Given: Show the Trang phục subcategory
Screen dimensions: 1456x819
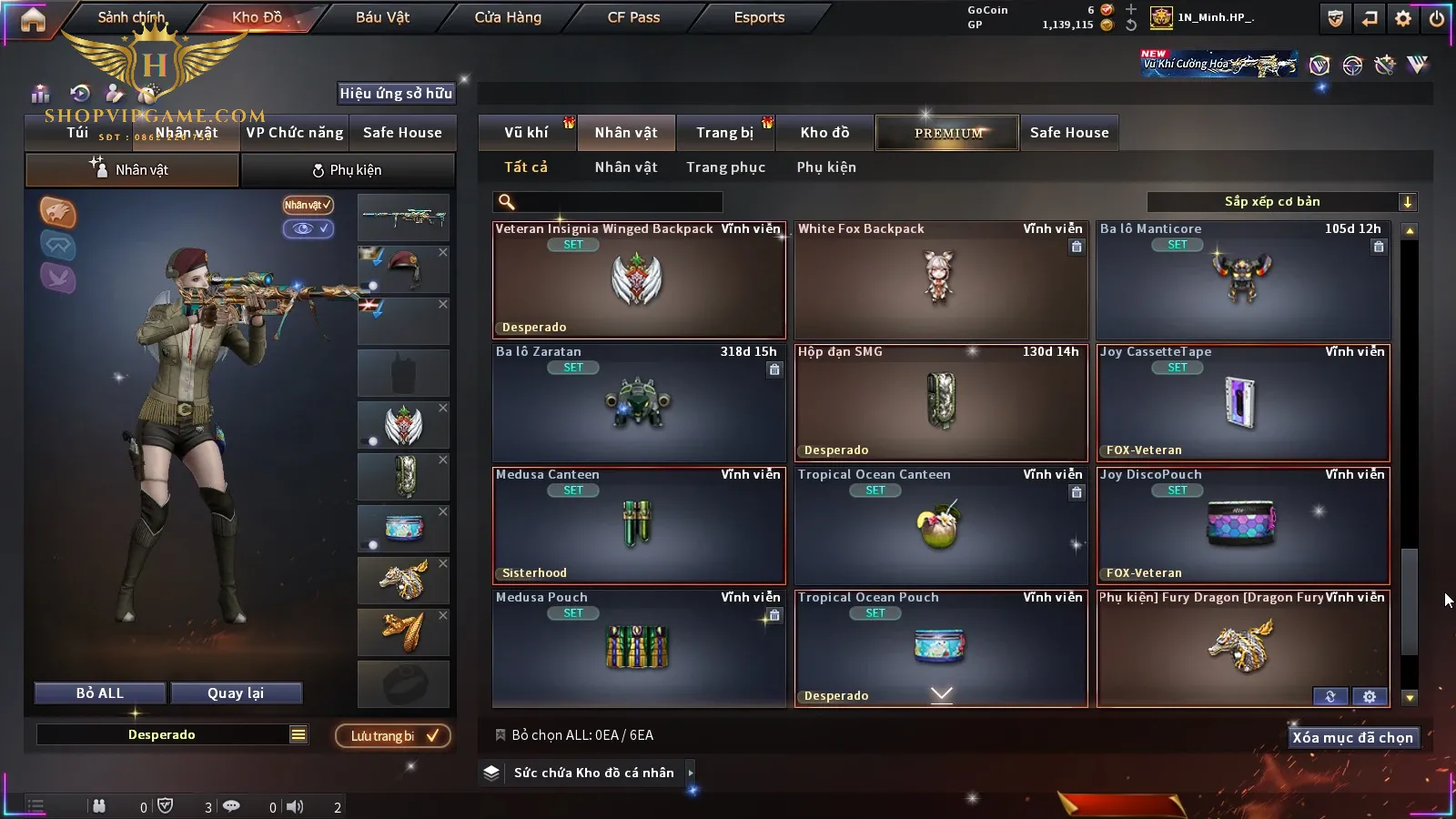Looking at the screenshot, I should [x=725, y=167].
